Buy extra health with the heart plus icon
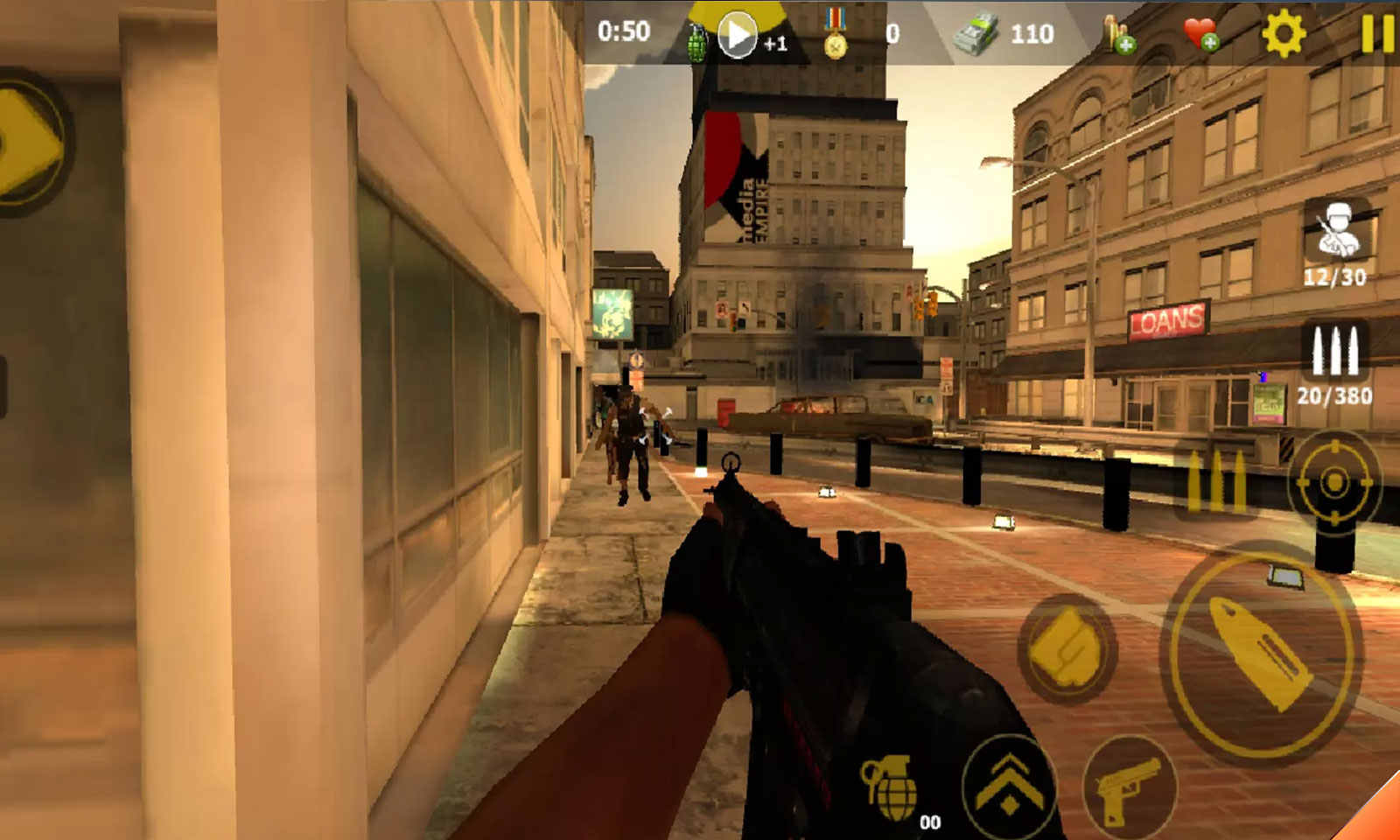This screenshot has width=1400, height=840. point(1201,35)
